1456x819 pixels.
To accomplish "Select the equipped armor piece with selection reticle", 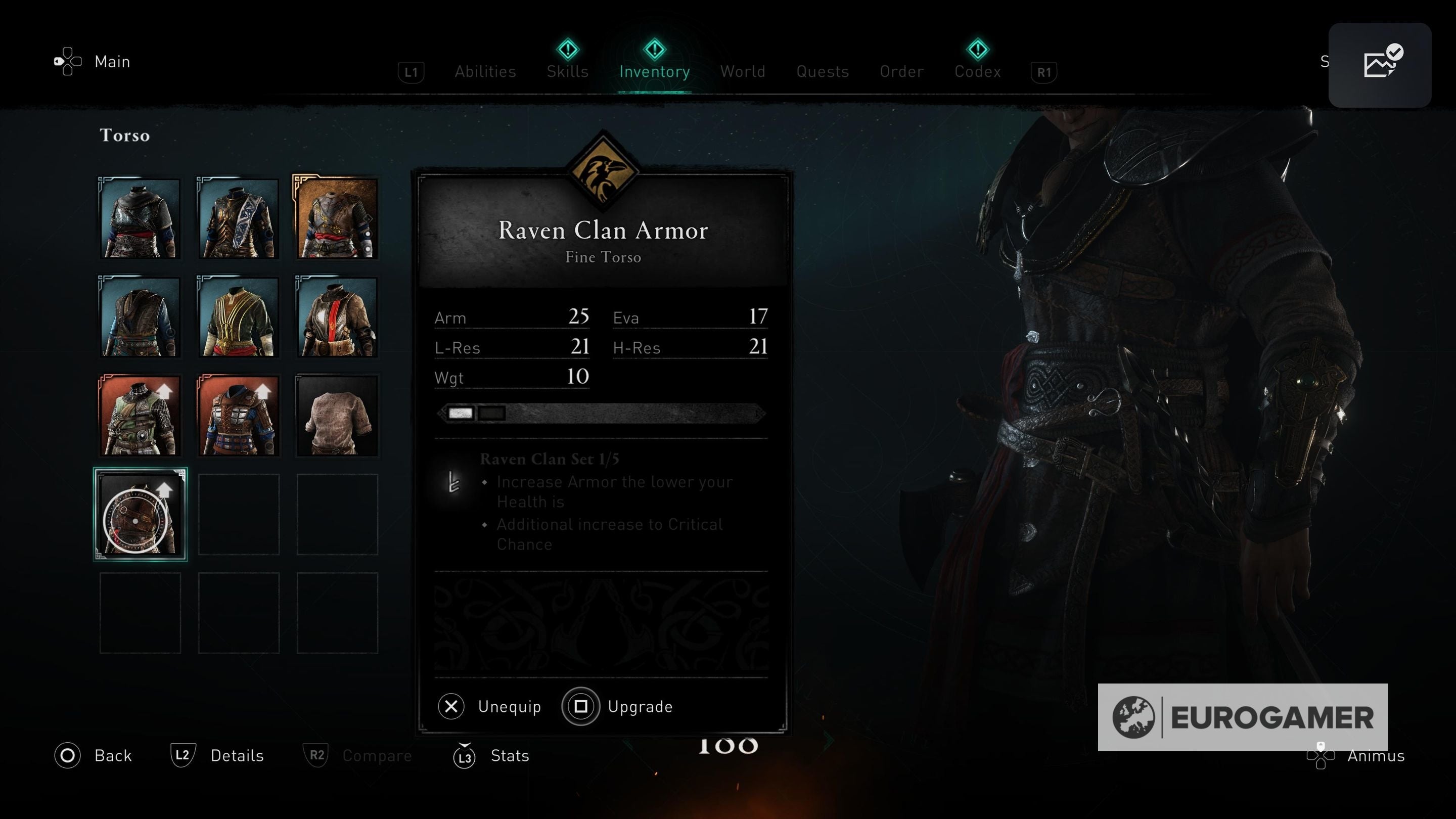I will (x=140, y=514).
